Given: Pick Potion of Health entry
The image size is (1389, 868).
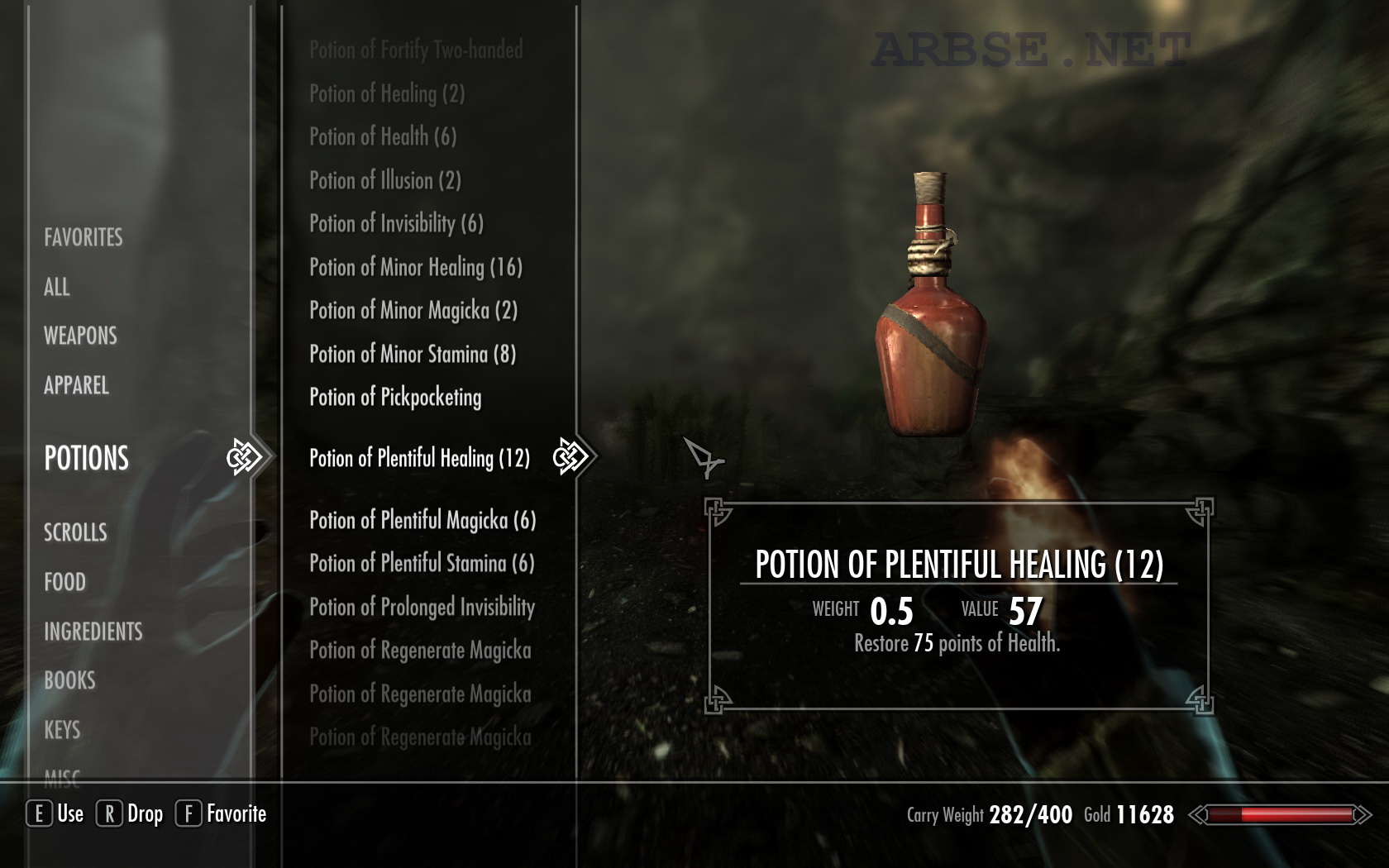Looking at the screenshot, I should pyautogui.click(x=383, y=136).
